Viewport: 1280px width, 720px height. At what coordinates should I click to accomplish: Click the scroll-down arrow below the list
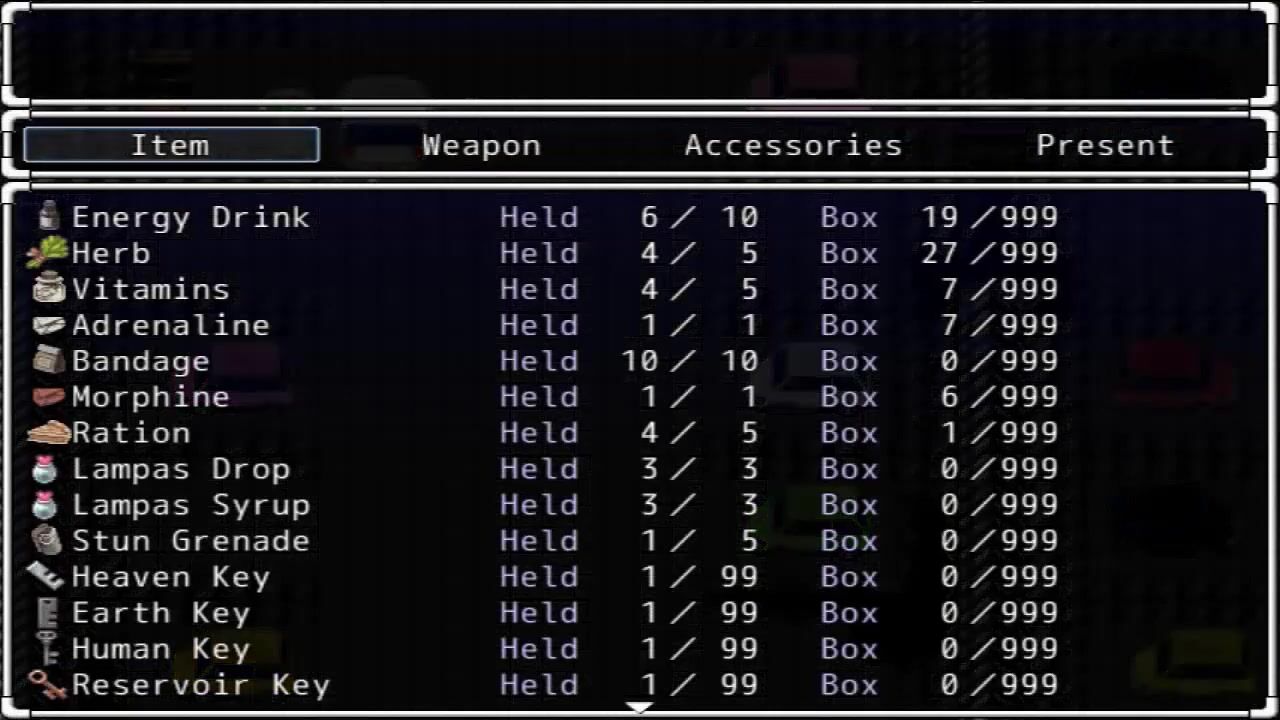coord(639,708)
